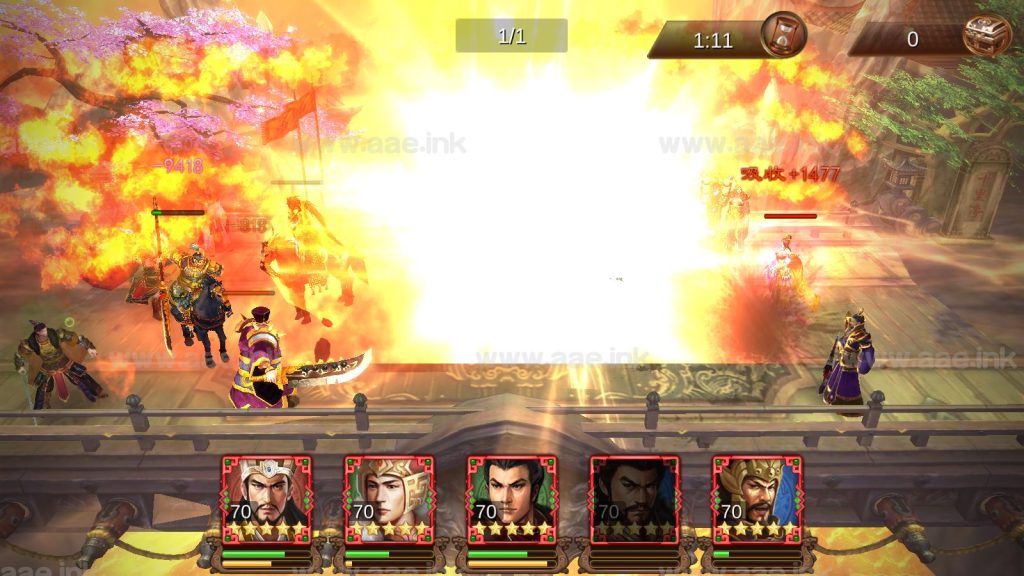The height and width of the screenshot is (576, 1024).
Task: Trigger the bearded hero card with blue background
Action: point(757,499)
